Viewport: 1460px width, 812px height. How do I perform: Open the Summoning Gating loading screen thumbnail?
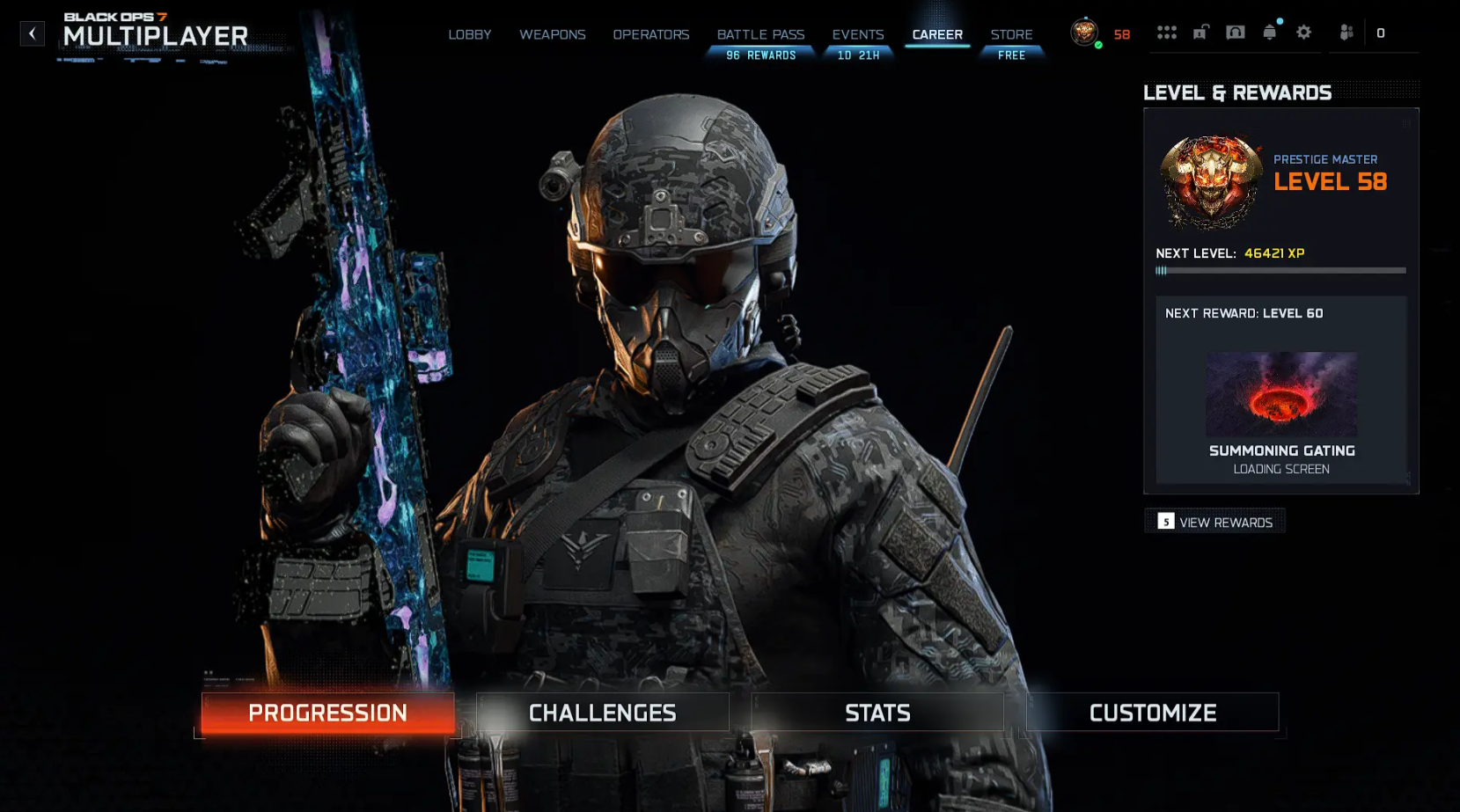(x=1280, y=394)
